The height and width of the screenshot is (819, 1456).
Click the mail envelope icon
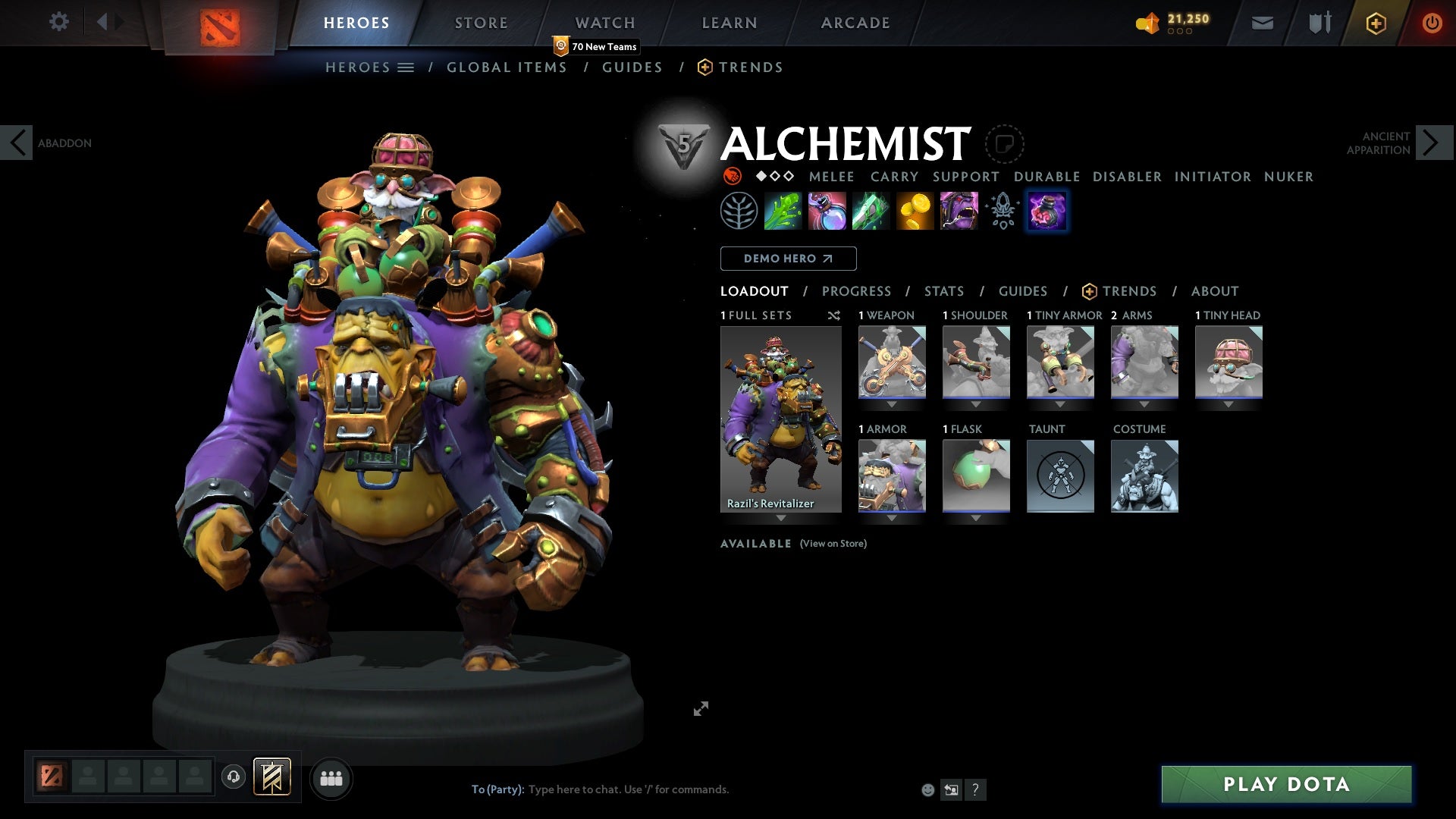[x=1263, y=22]
